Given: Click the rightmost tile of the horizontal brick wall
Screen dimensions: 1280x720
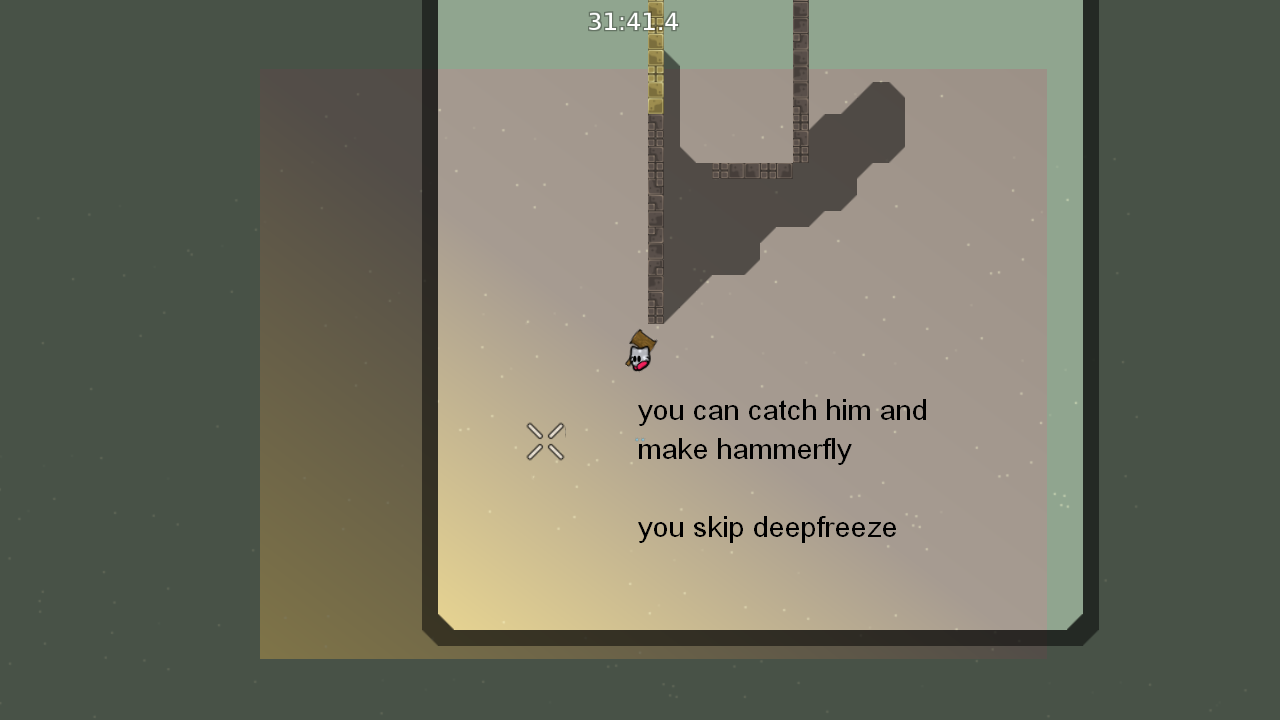Looking at the screenshot, I should [x=783, y=170].
